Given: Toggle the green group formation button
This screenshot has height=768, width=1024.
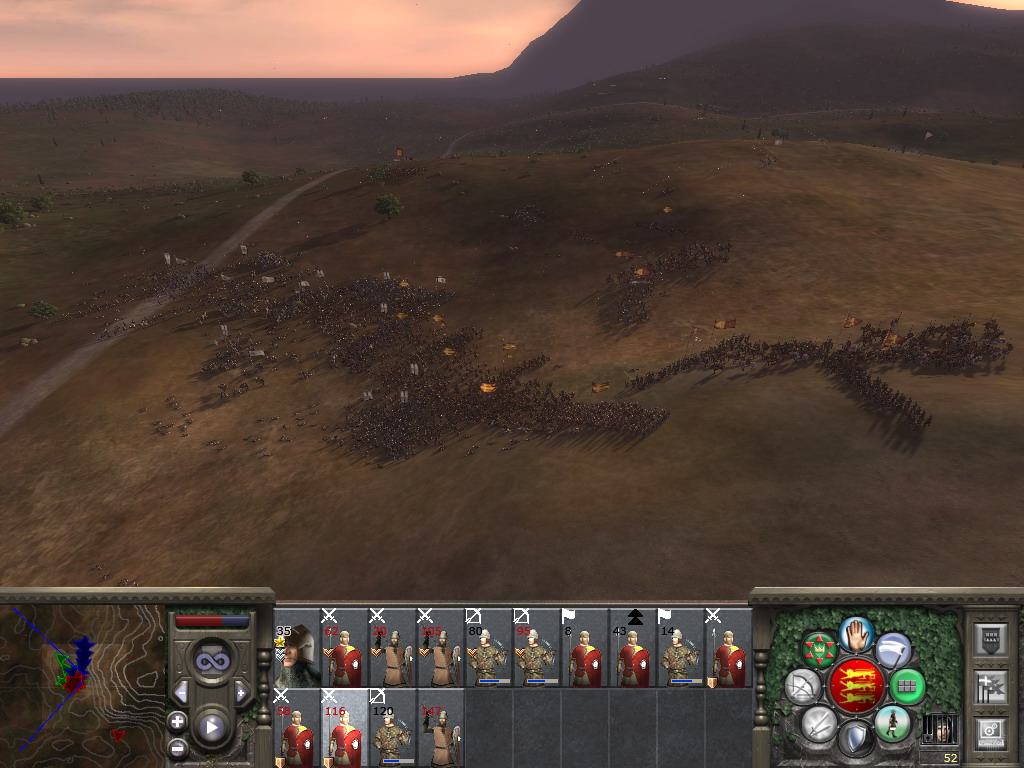Looking at the screenshot, I should (x=907, y=686).
